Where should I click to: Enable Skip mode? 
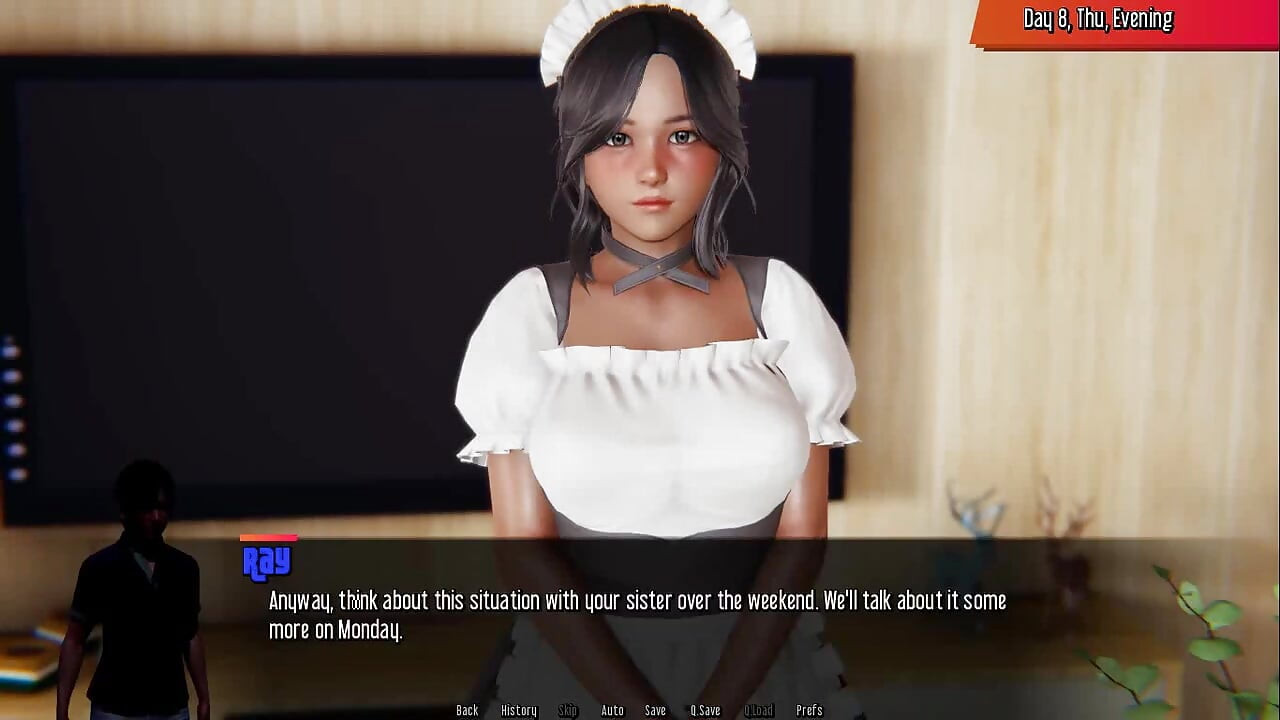[x=566, y=710]
